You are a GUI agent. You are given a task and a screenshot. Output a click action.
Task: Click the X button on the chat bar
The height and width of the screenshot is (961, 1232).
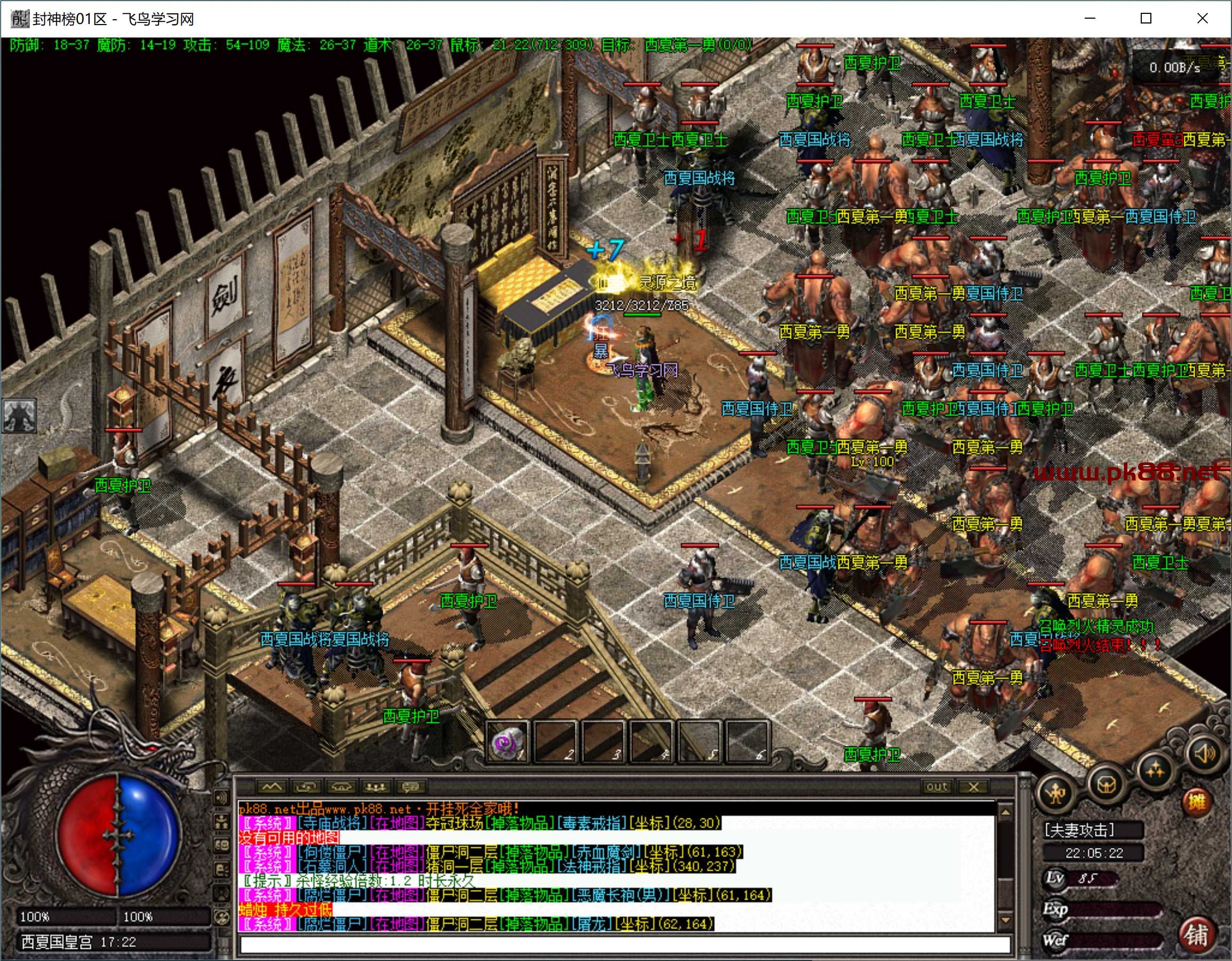(x=974, y=786)
